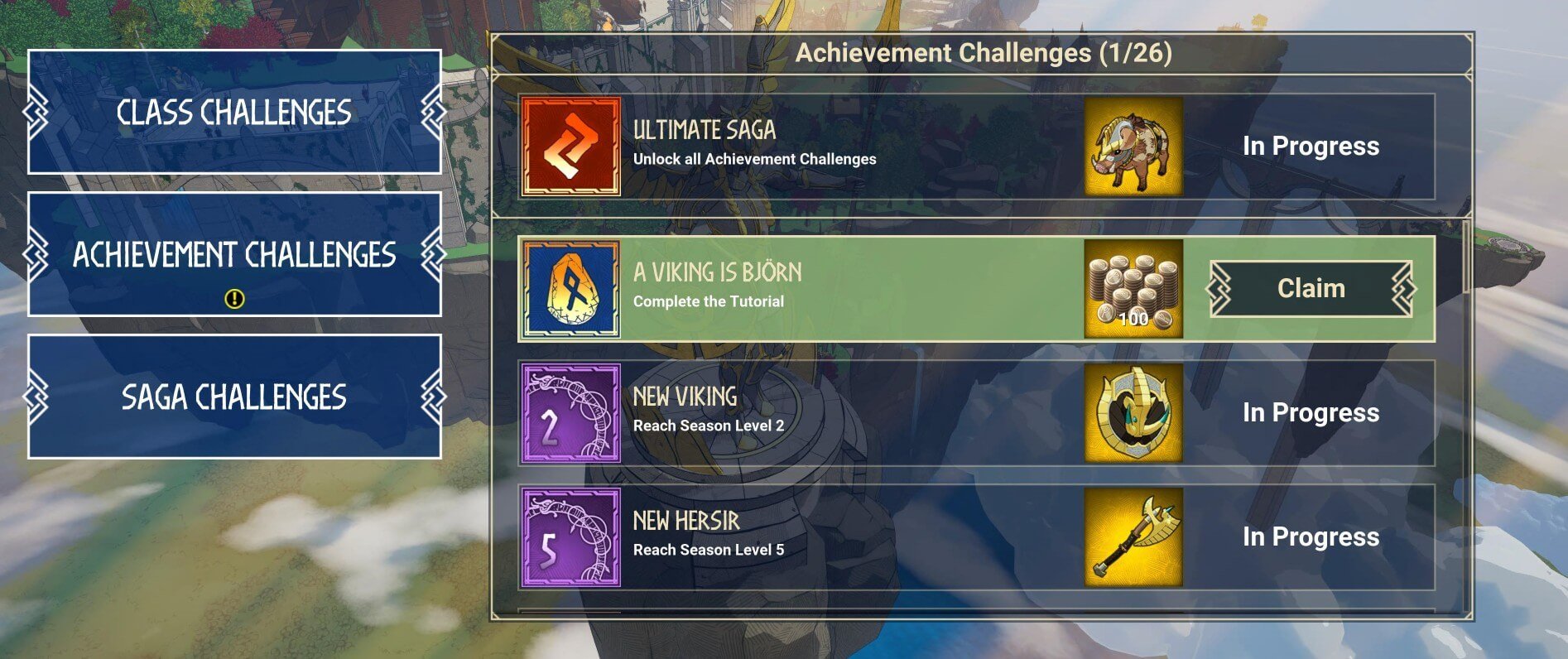
Task: Click the Season Level 2 purple icon
Action: coord(570,412)
